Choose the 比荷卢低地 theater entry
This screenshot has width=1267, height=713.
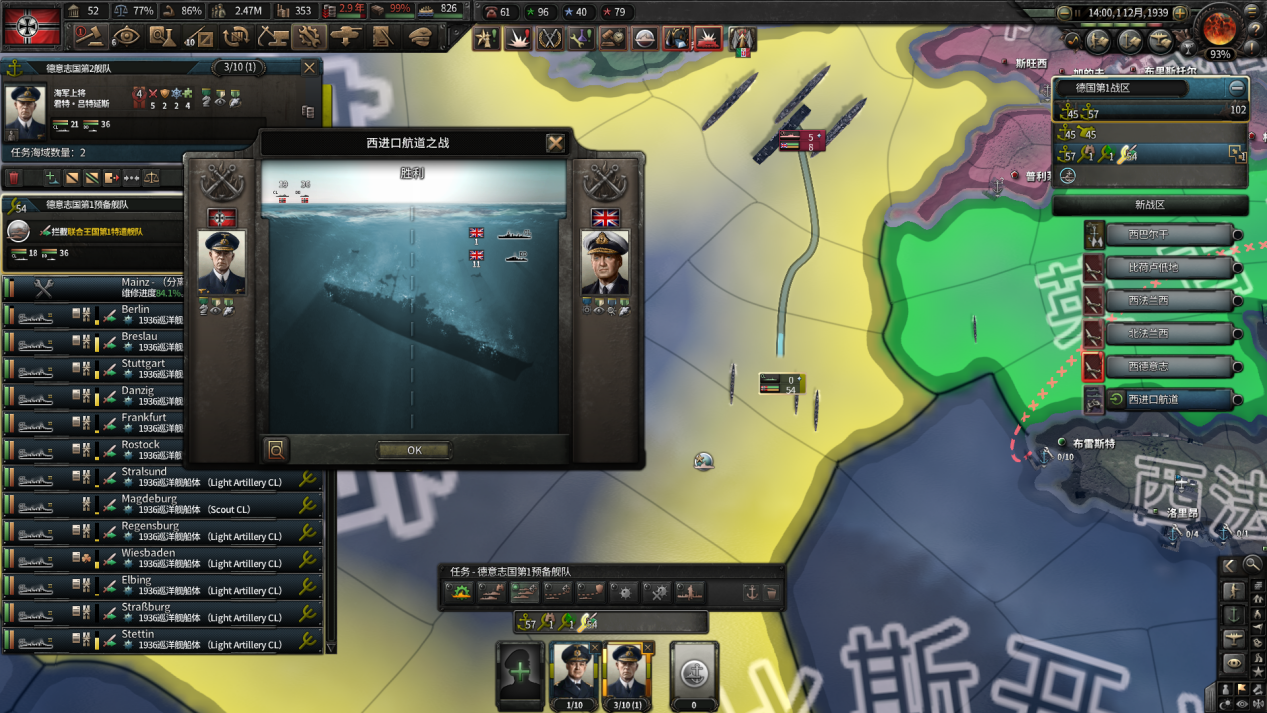[x=1167, y=268]
